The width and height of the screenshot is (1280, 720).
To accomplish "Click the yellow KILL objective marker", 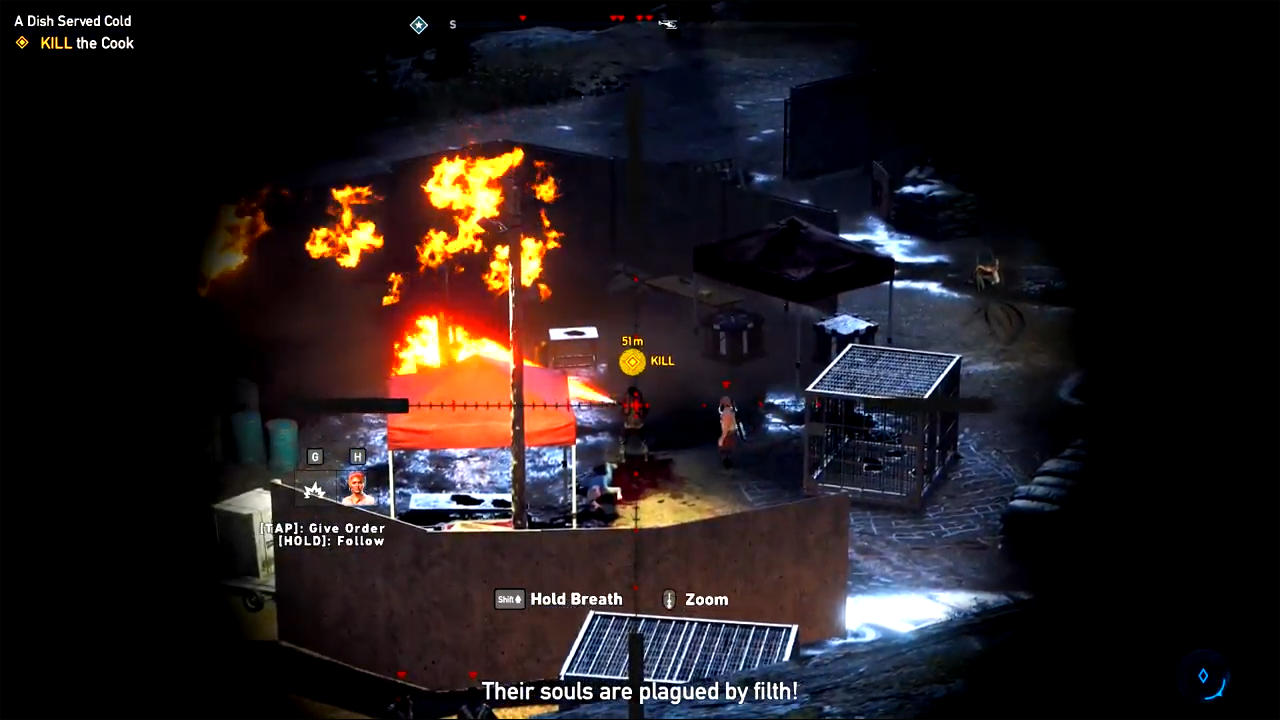I will (x=632, y=361).
